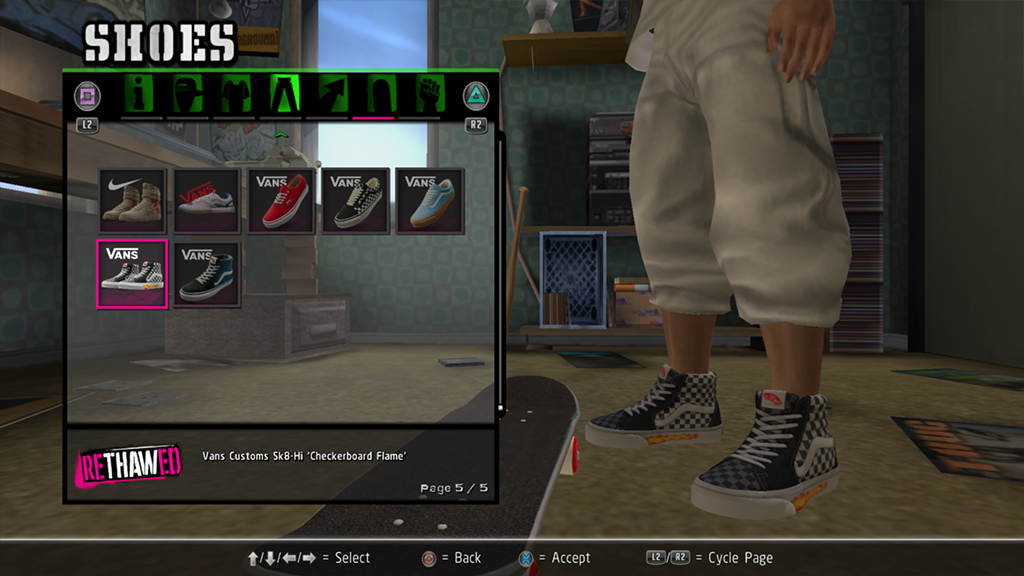
Task: Pick the navy and black Vans Sk8-Hi
Action: pyautogui.click(x=207, y=274)
